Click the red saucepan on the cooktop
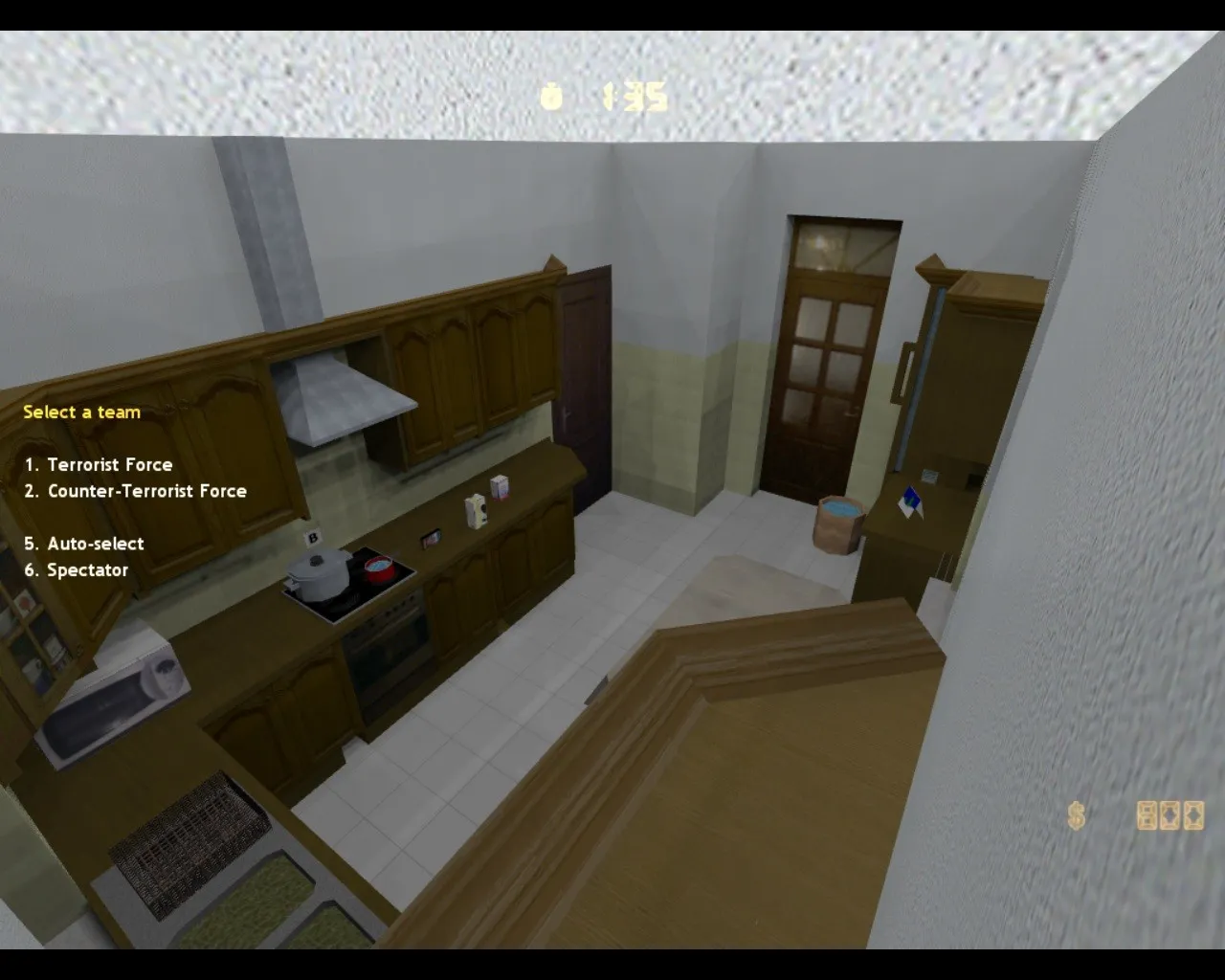This screenshot has width=1225, height=980. point(380,568)
